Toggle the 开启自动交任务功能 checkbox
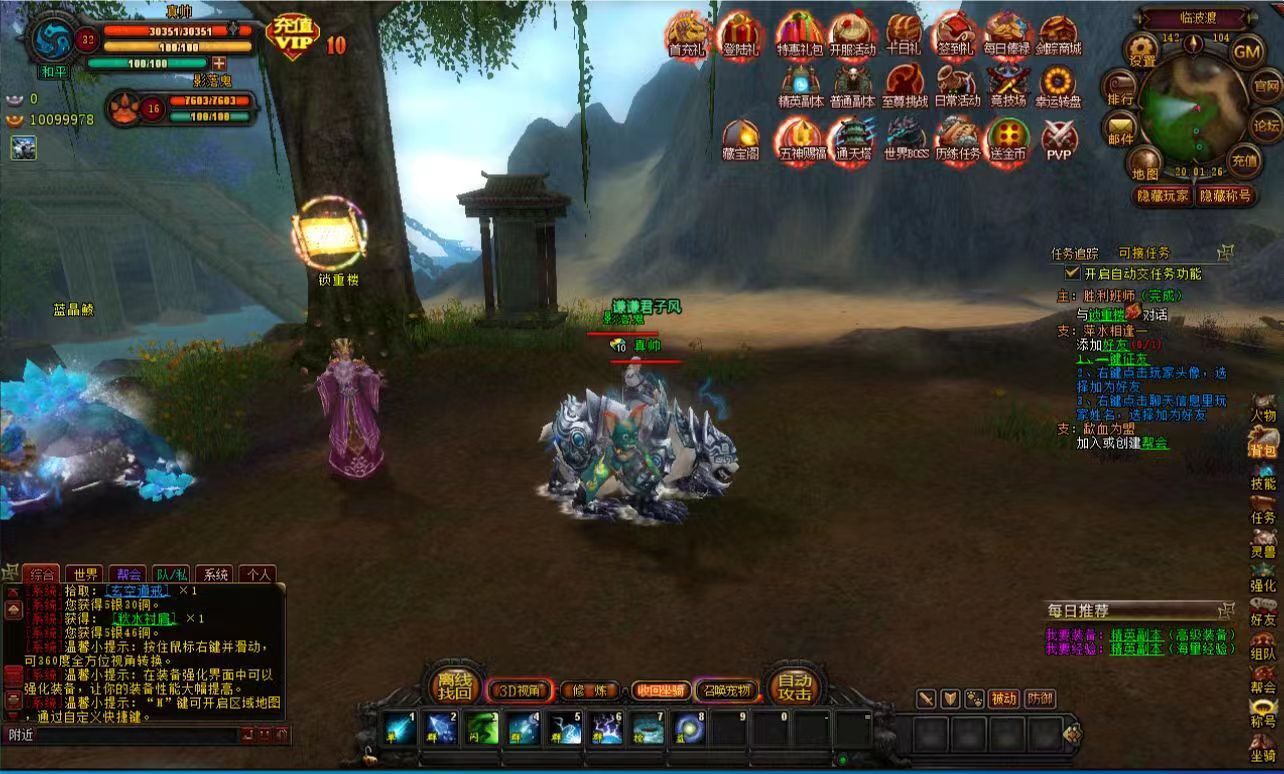 click(x=1071, y=273)
